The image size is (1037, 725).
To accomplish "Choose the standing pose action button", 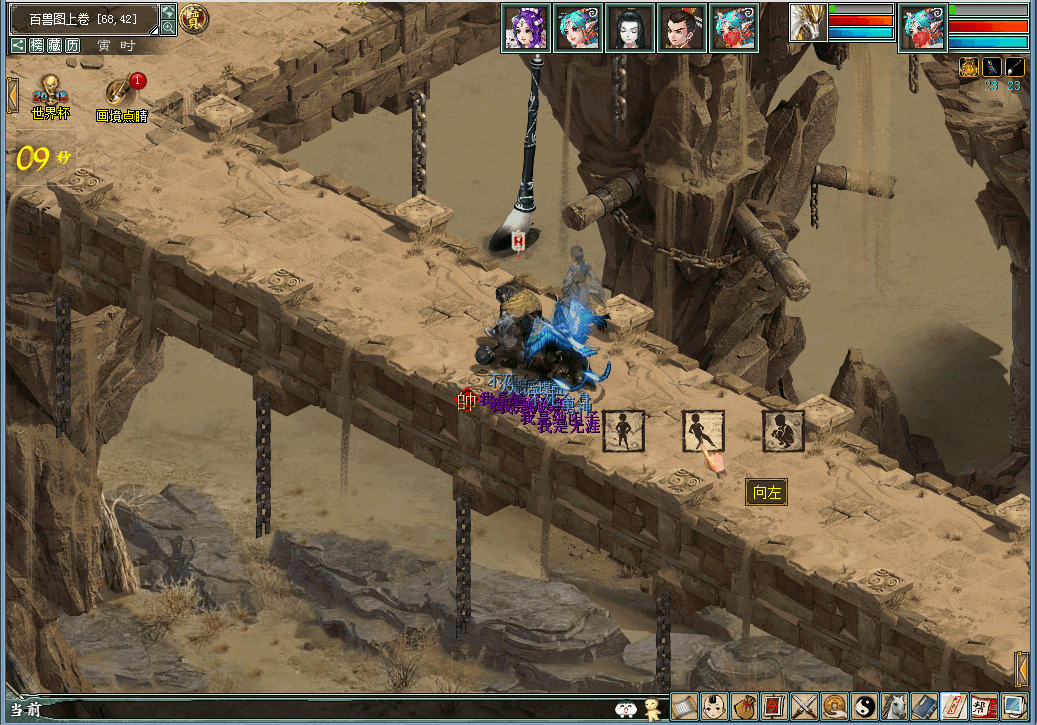I will pyautogui.click(x=622, y=431).
